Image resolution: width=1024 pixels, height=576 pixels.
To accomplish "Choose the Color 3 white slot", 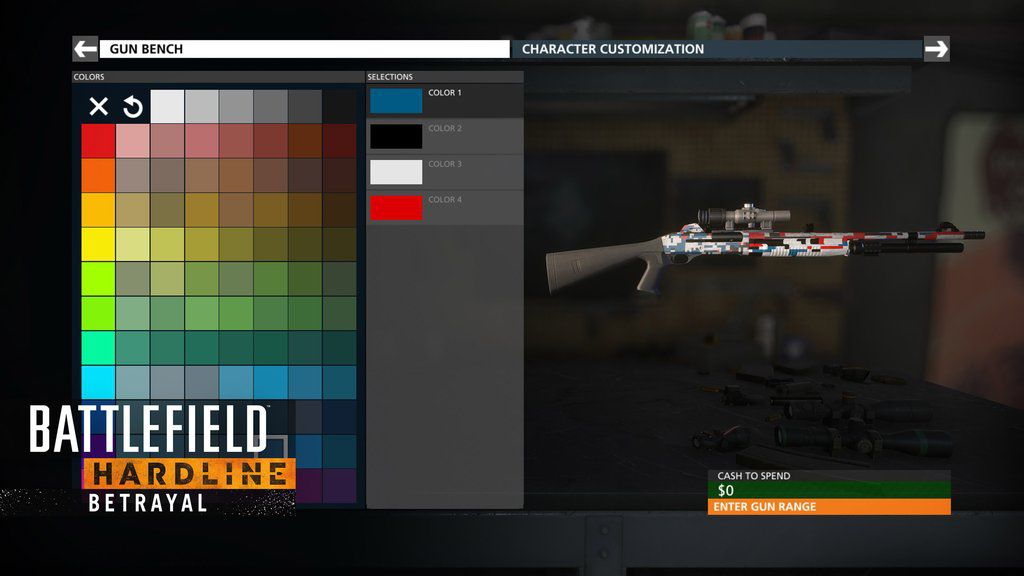I will [396, 172].
